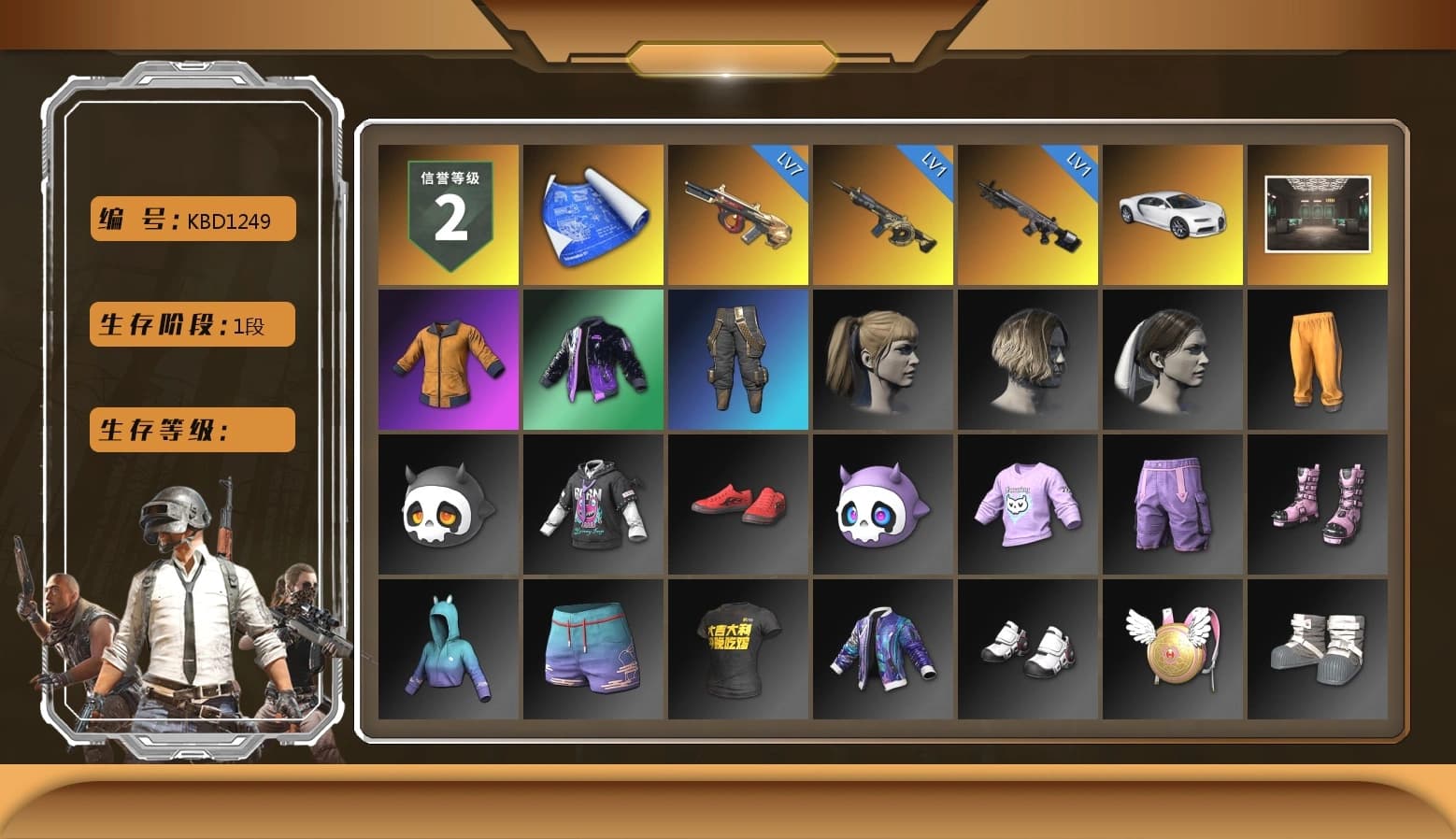View the pink platform boots item
Screen dimensions: 1456x839
1318,505
